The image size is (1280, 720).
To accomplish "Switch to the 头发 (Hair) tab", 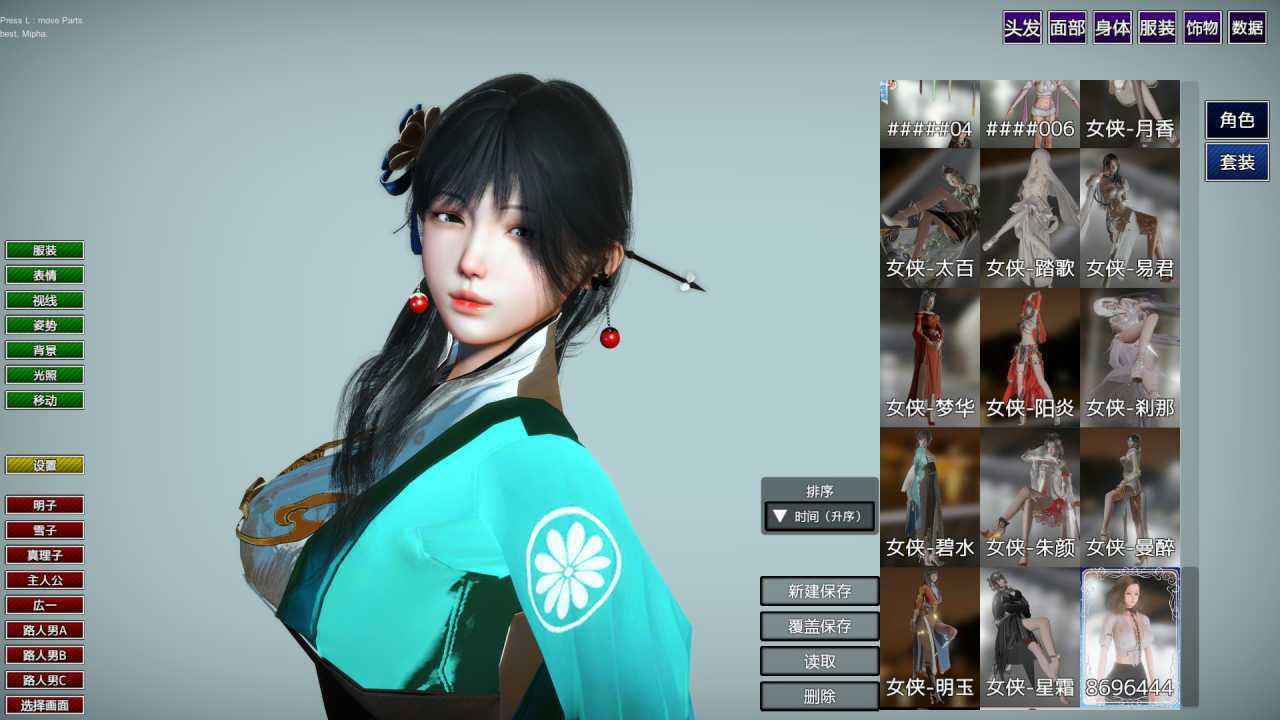I will pyautogui.click(x=1020, y=29).
